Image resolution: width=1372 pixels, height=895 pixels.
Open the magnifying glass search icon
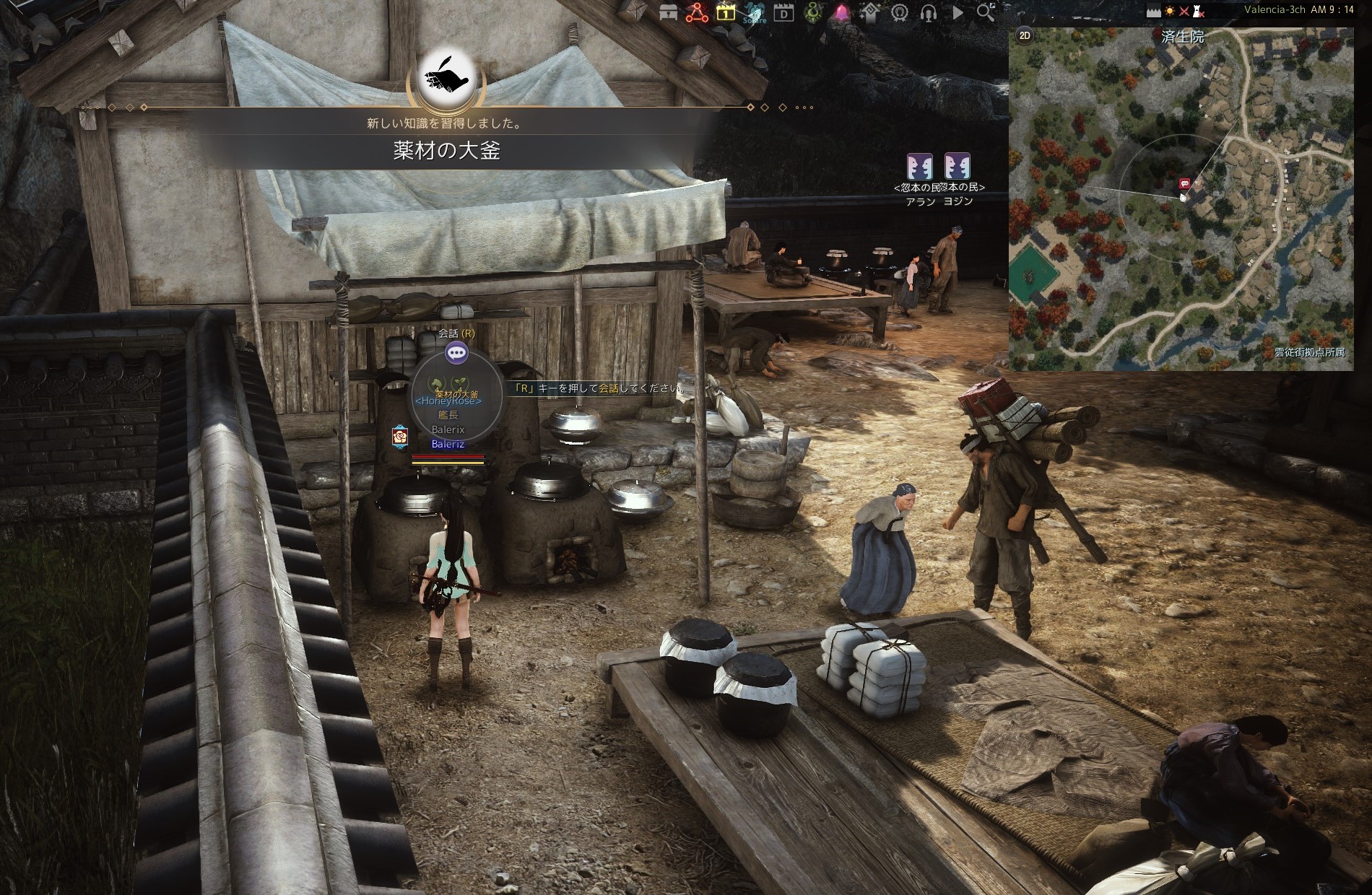point(986,12)
